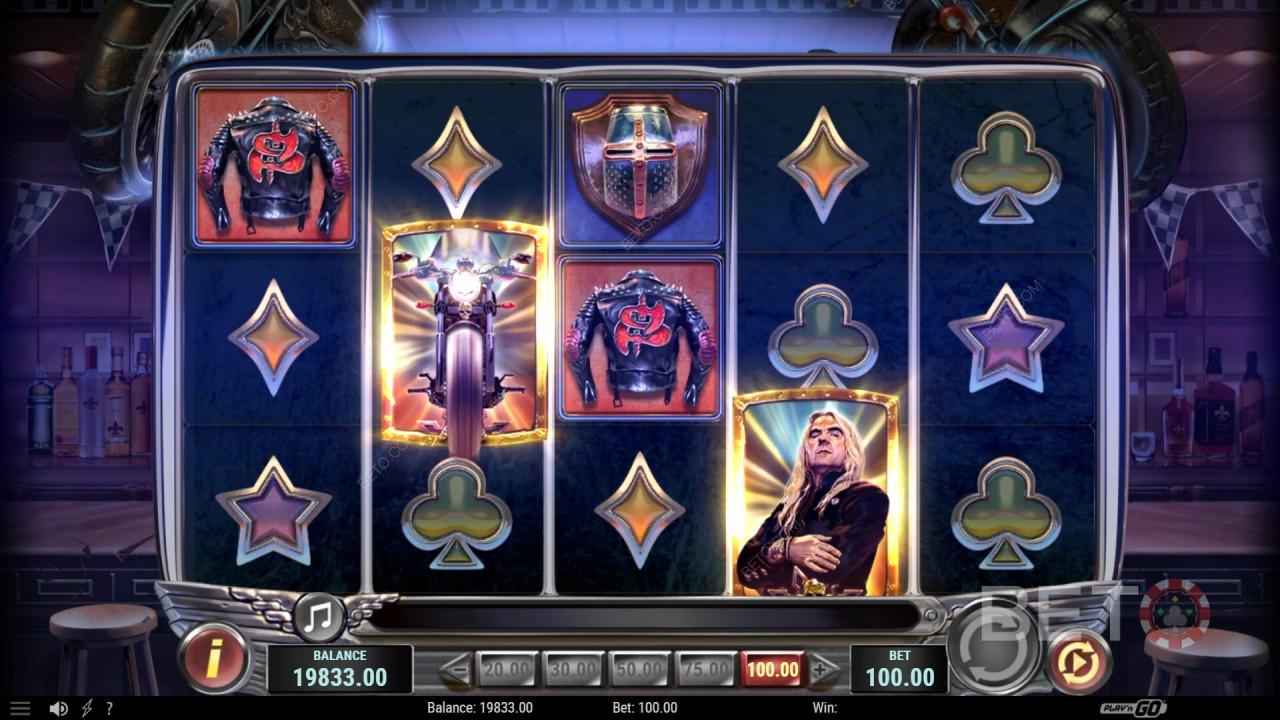Decrease the bet with the minus arrow
This screenshot has height=720, width=1280.
coord(456,670)
